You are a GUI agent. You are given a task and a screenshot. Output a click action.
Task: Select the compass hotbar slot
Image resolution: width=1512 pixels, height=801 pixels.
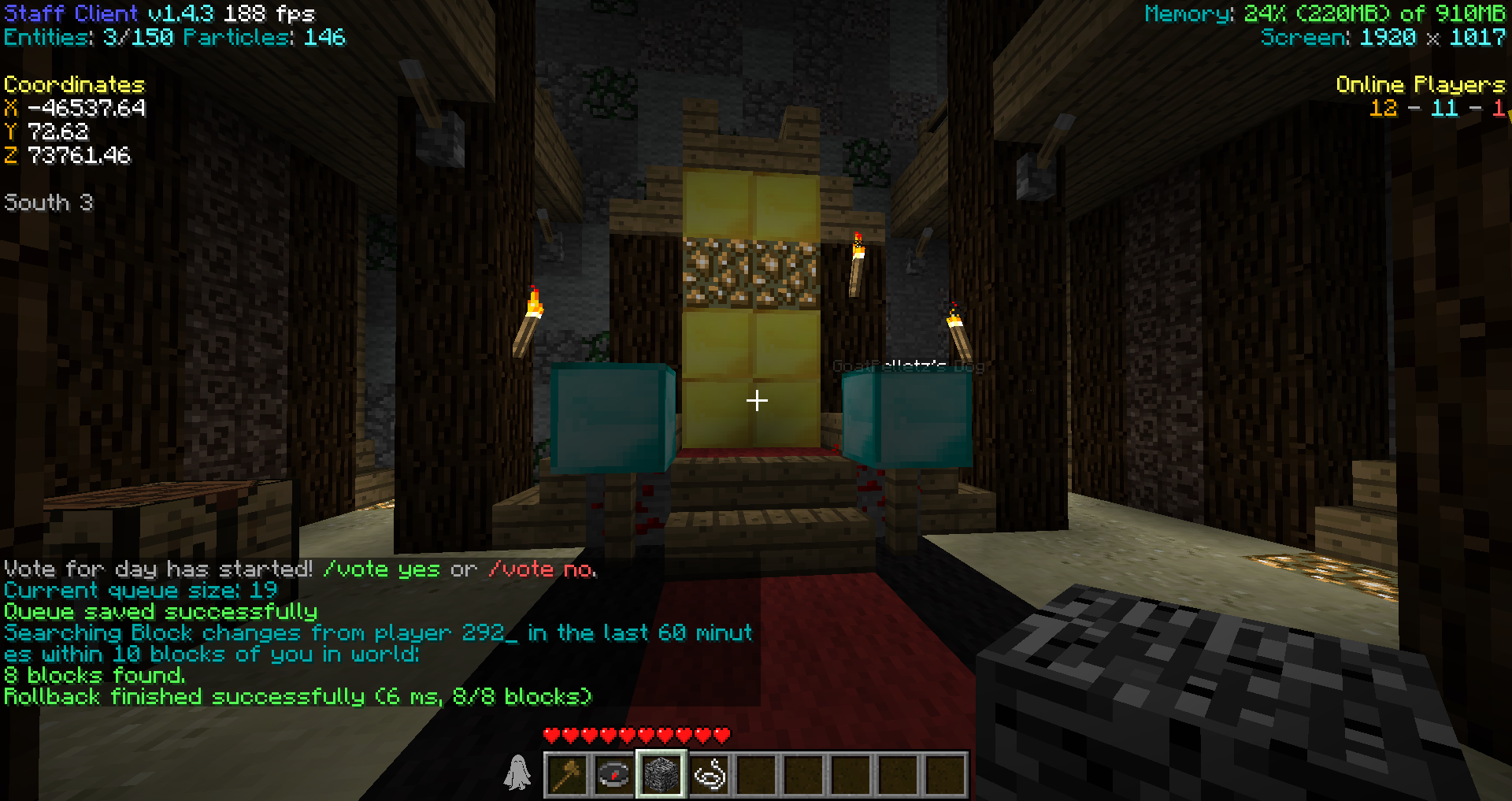click(614, 774)
